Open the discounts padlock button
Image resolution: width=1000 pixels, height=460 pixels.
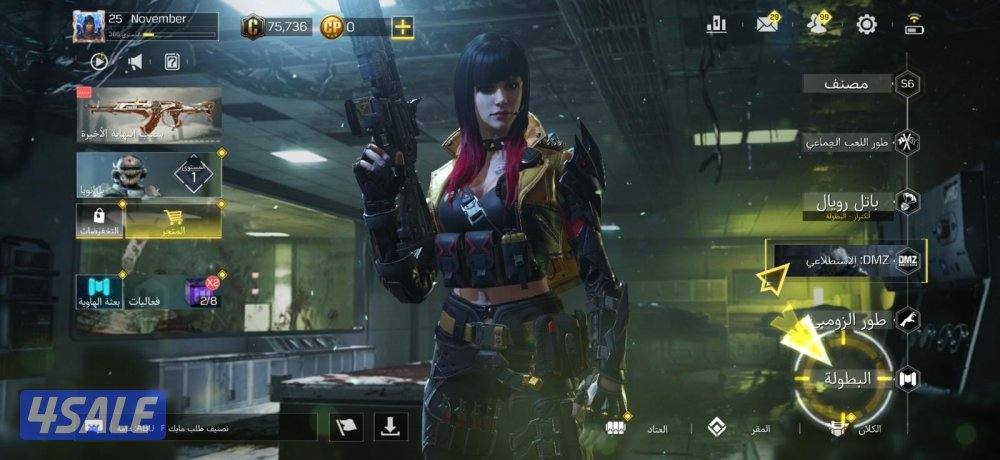(x=100, y=222)
